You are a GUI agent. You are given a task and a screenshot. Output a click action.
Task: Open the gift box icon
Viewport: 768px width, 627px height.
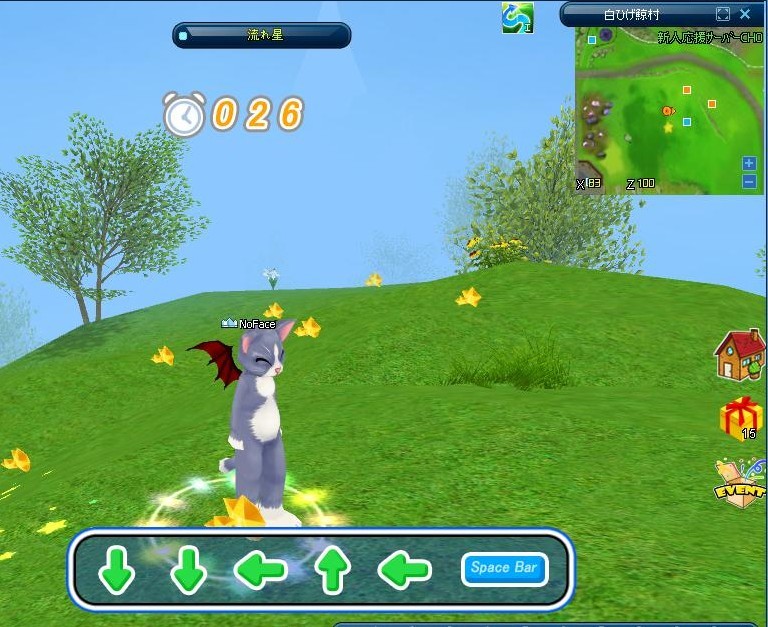[x=739, y=417]
